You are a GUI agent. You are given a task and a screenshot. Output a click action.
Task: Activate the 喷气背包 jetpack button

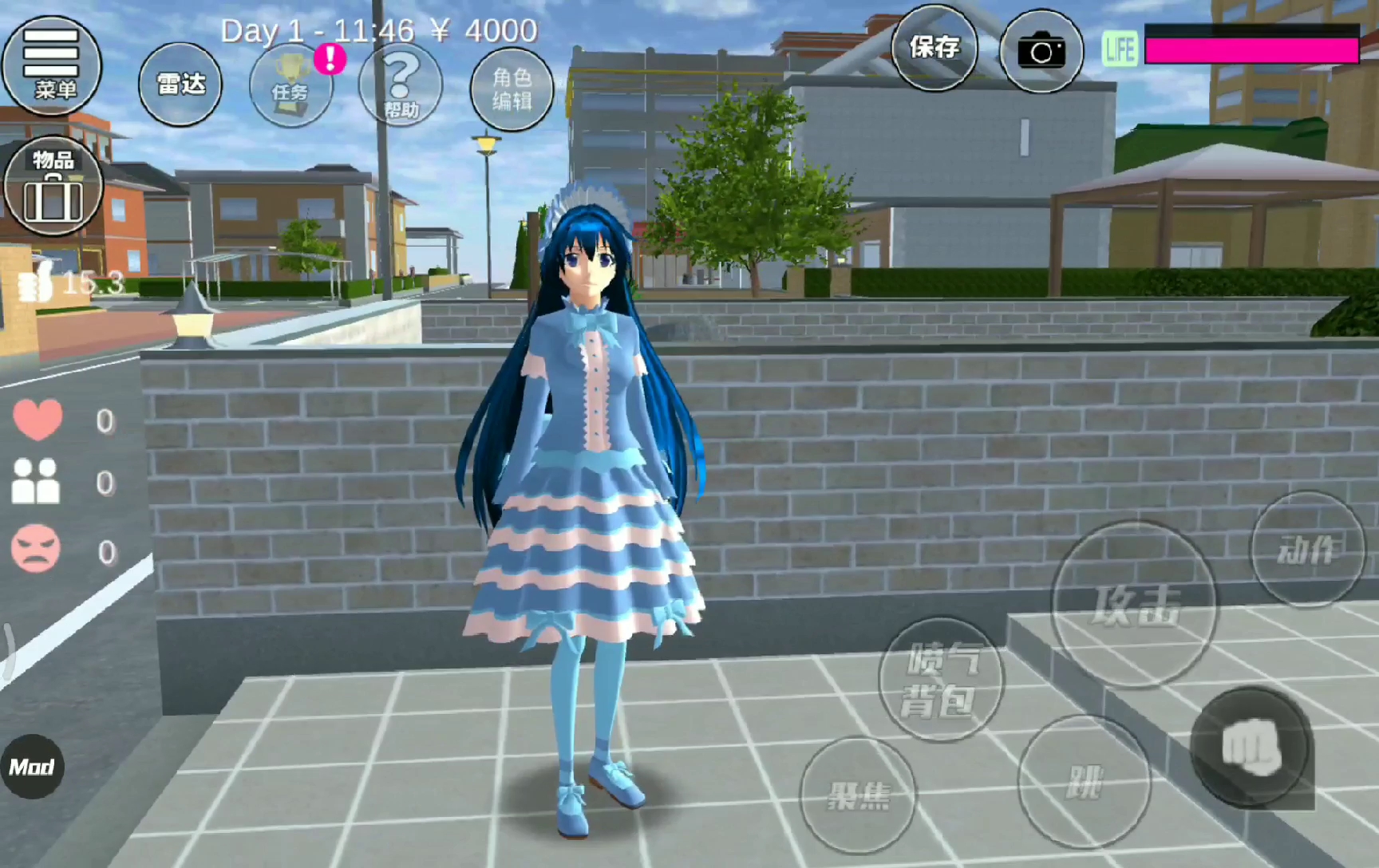(x=941, y=680)
